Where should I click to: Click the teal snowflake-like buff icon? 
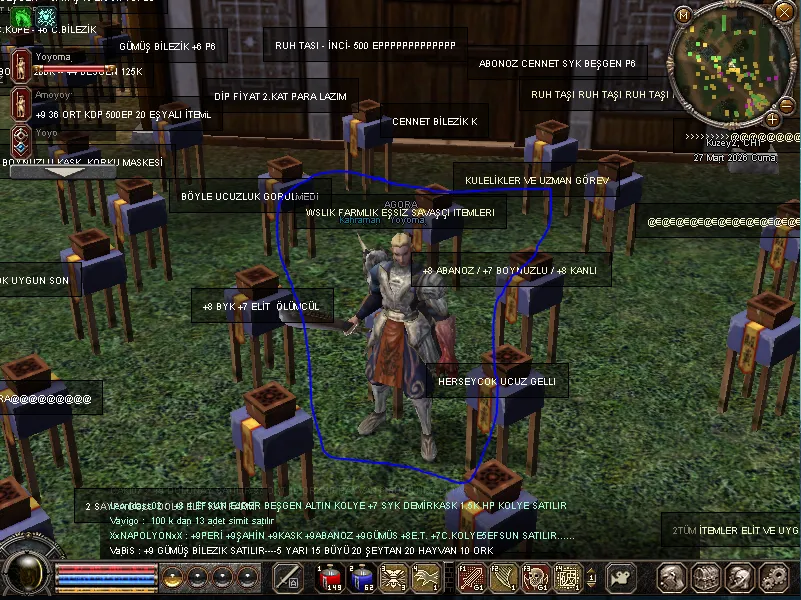47,17
